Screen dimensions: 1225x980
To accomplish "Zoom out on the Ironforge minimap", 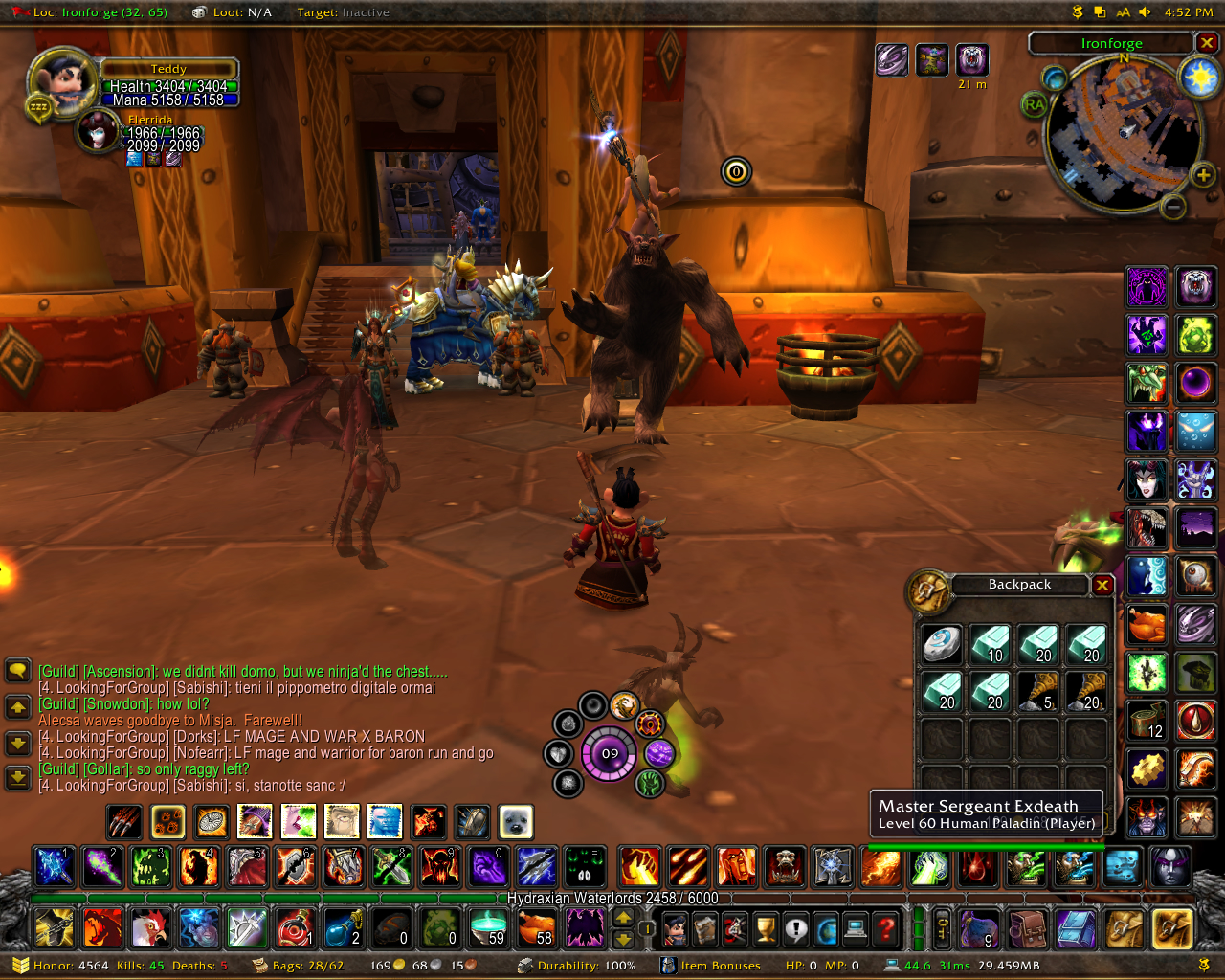I will [x=1174, y=206].
